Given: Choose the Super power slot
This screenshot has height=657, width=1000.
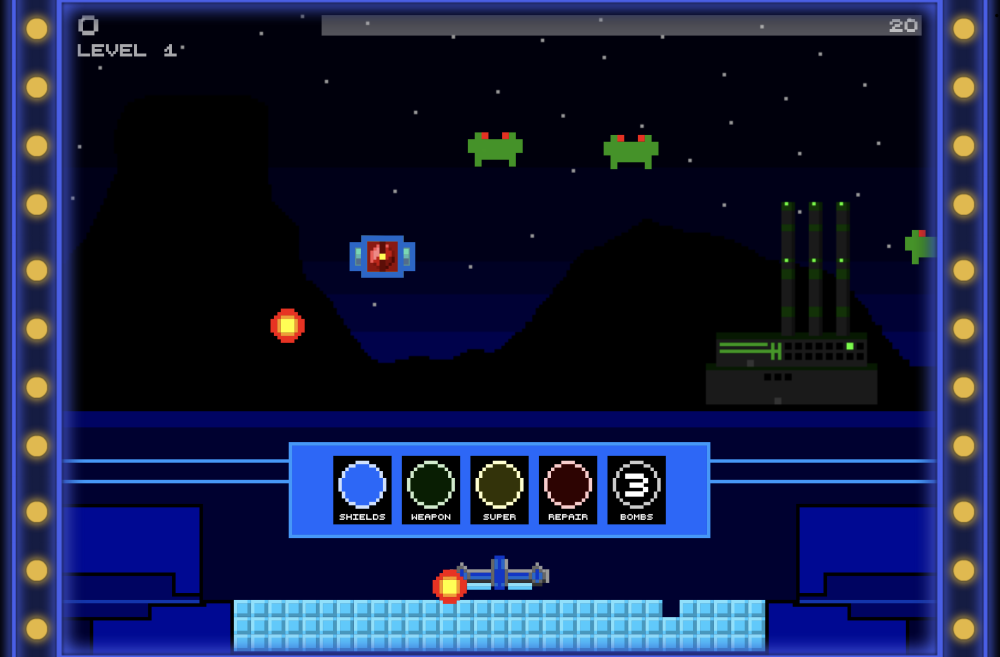Looking at the screenshot, I should (499, 488).
